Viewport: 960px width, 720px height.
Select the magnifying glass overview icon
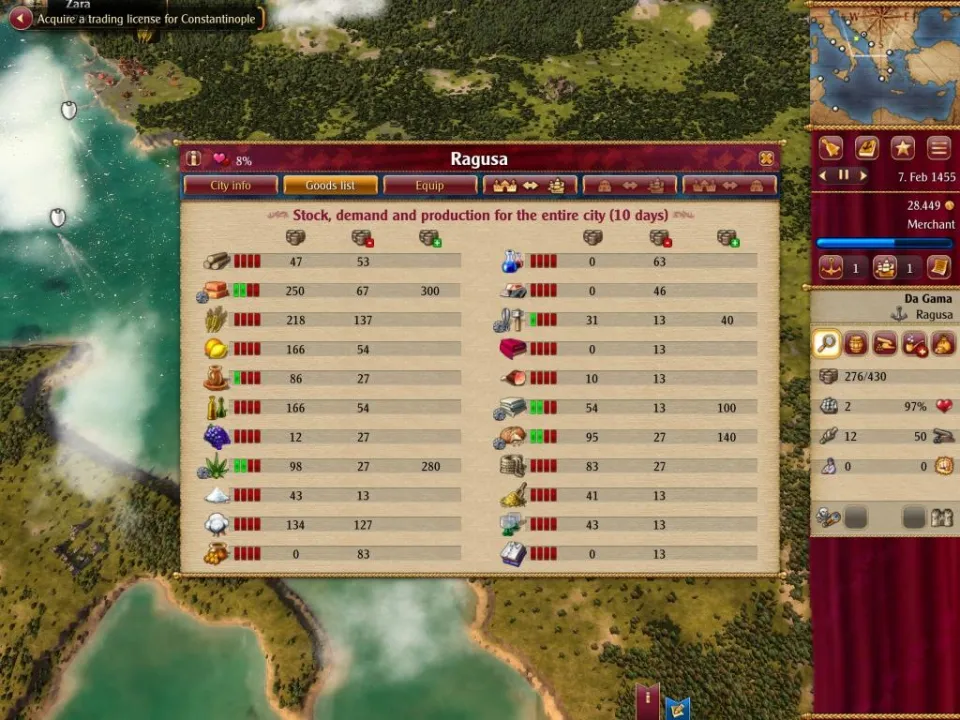click(826, 344)
